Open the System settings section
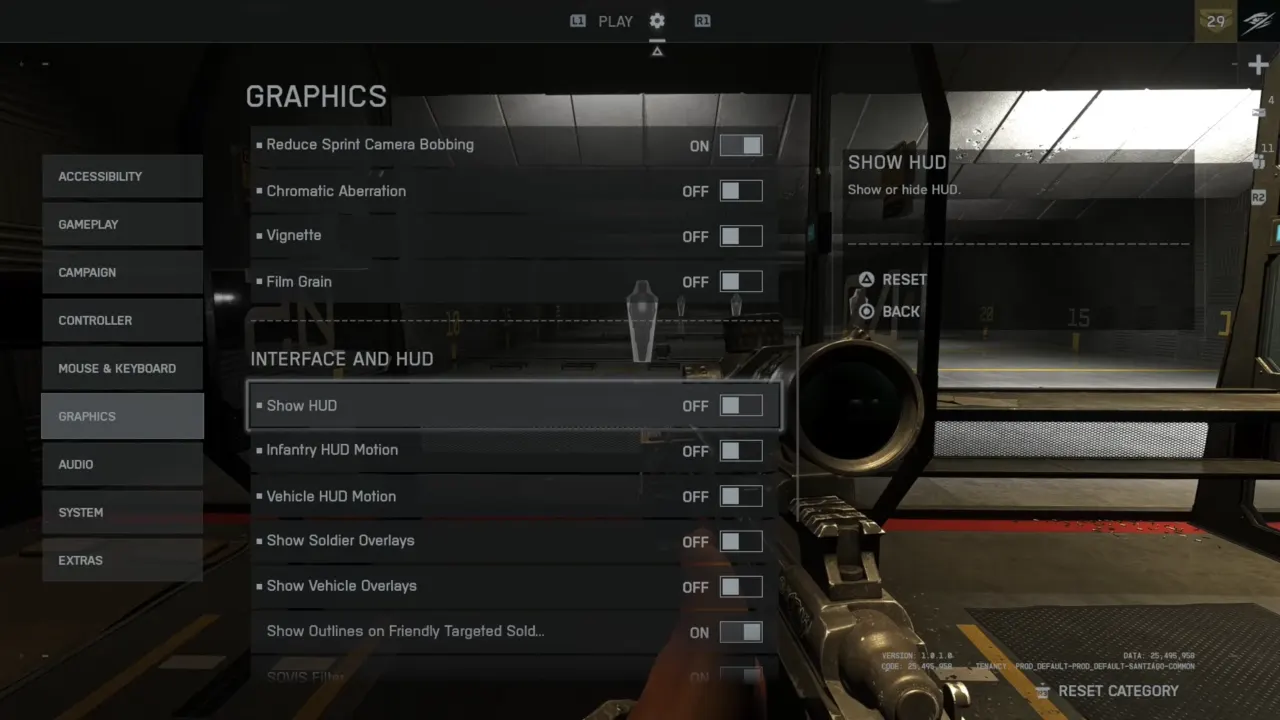 [122, 512]
